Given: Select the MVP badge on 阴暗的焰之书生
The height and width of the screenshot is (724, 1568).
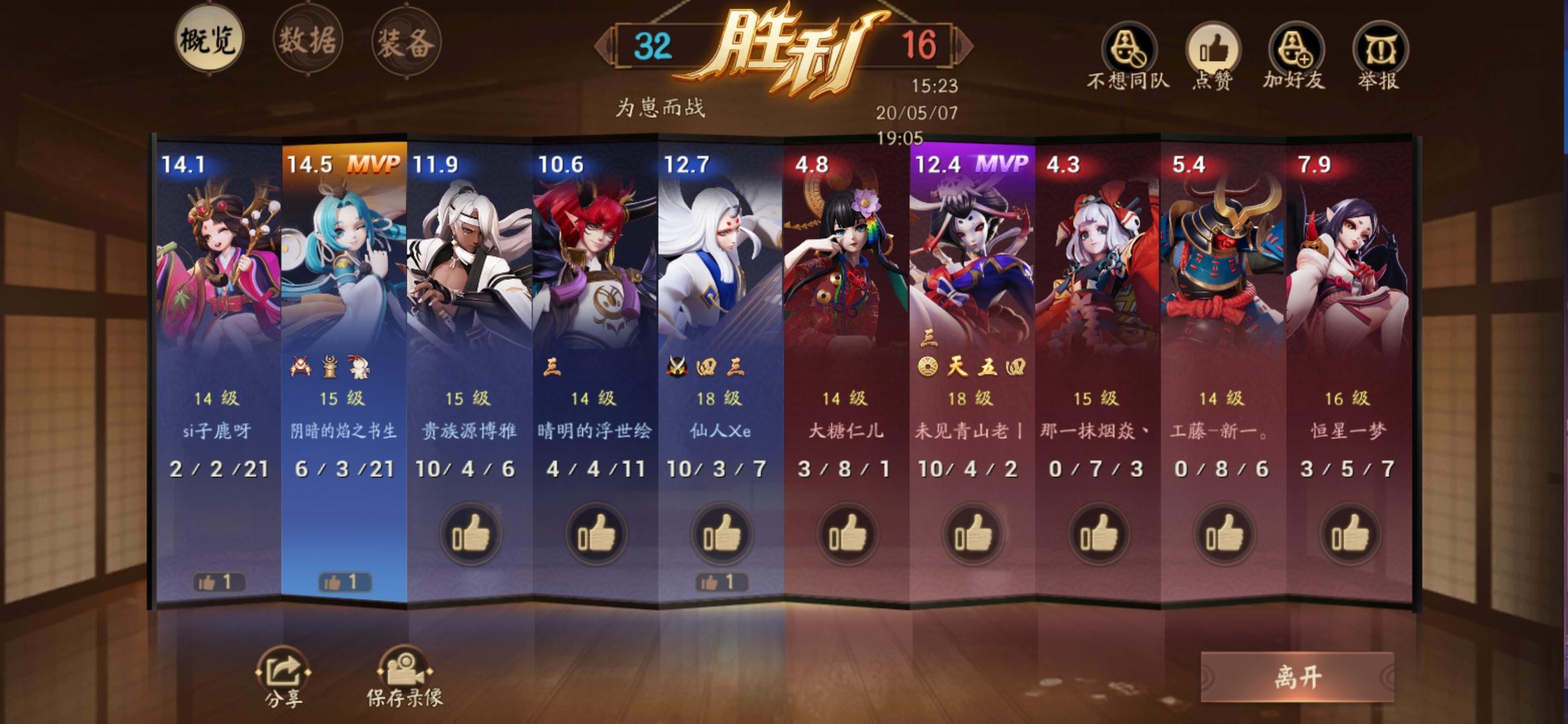Looking at the screenshot, I should 375,164.
